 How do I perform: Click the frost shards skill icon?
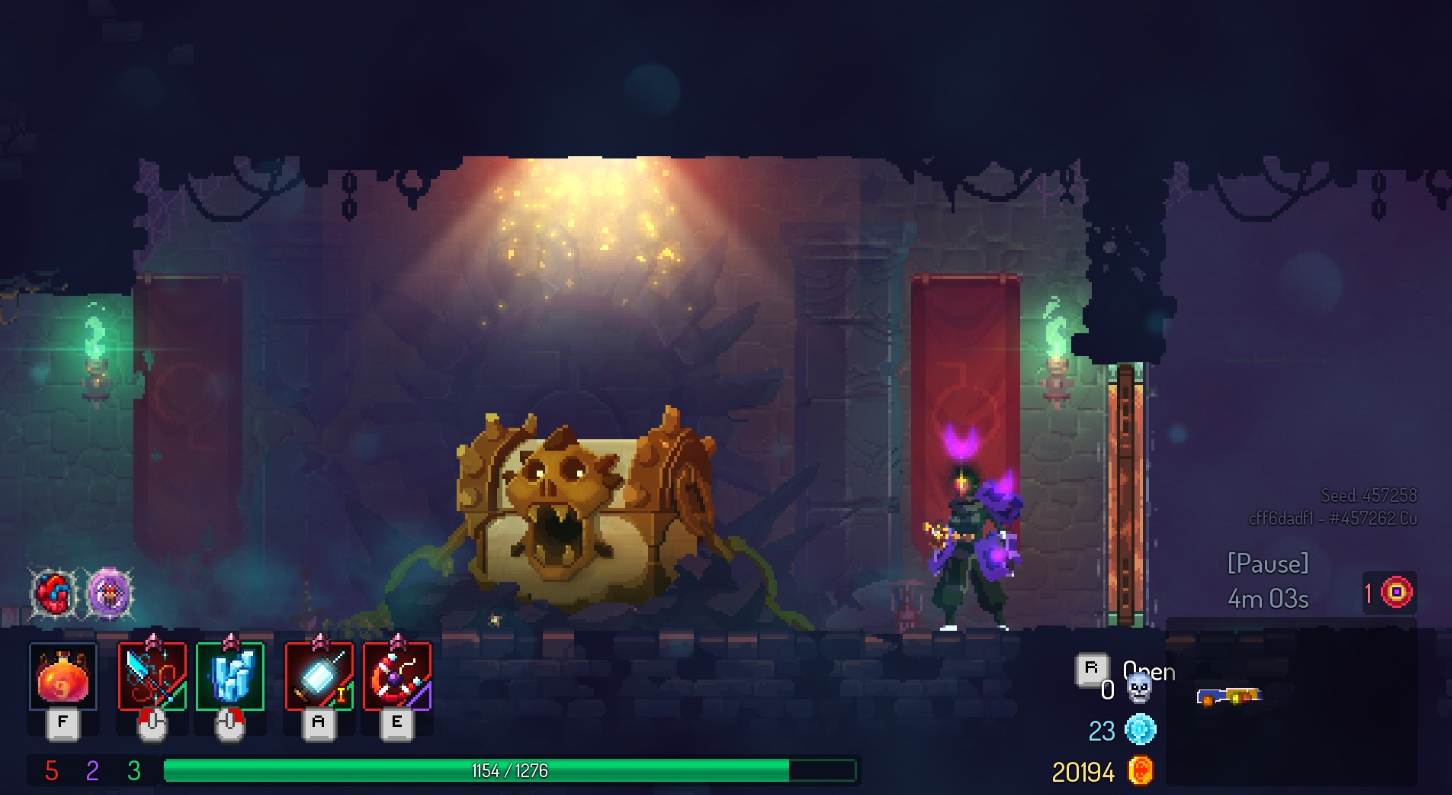point(229,678)
